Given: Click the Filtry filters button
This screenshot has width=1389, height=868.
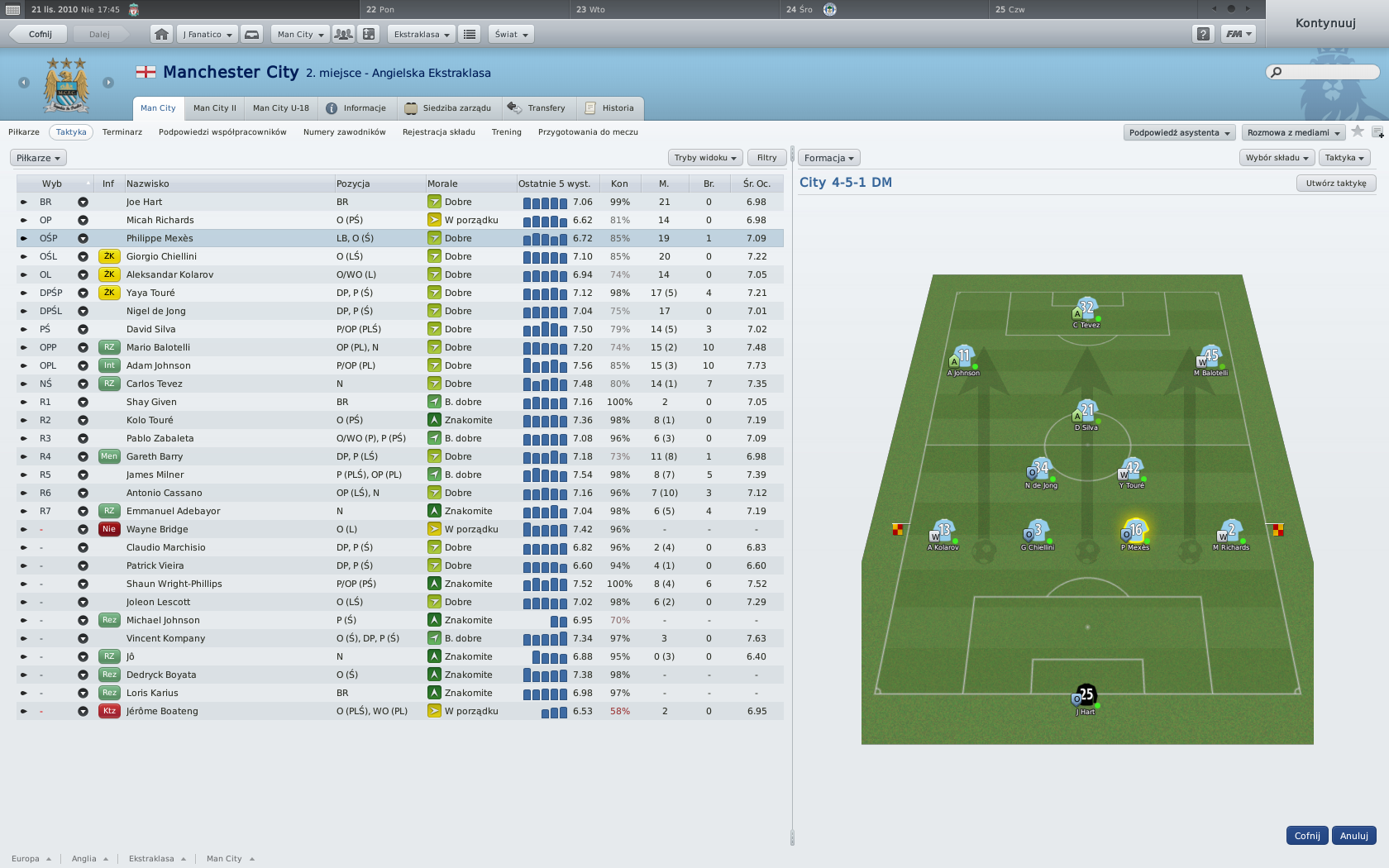Looking at the screenshot, I should point(766,158).
